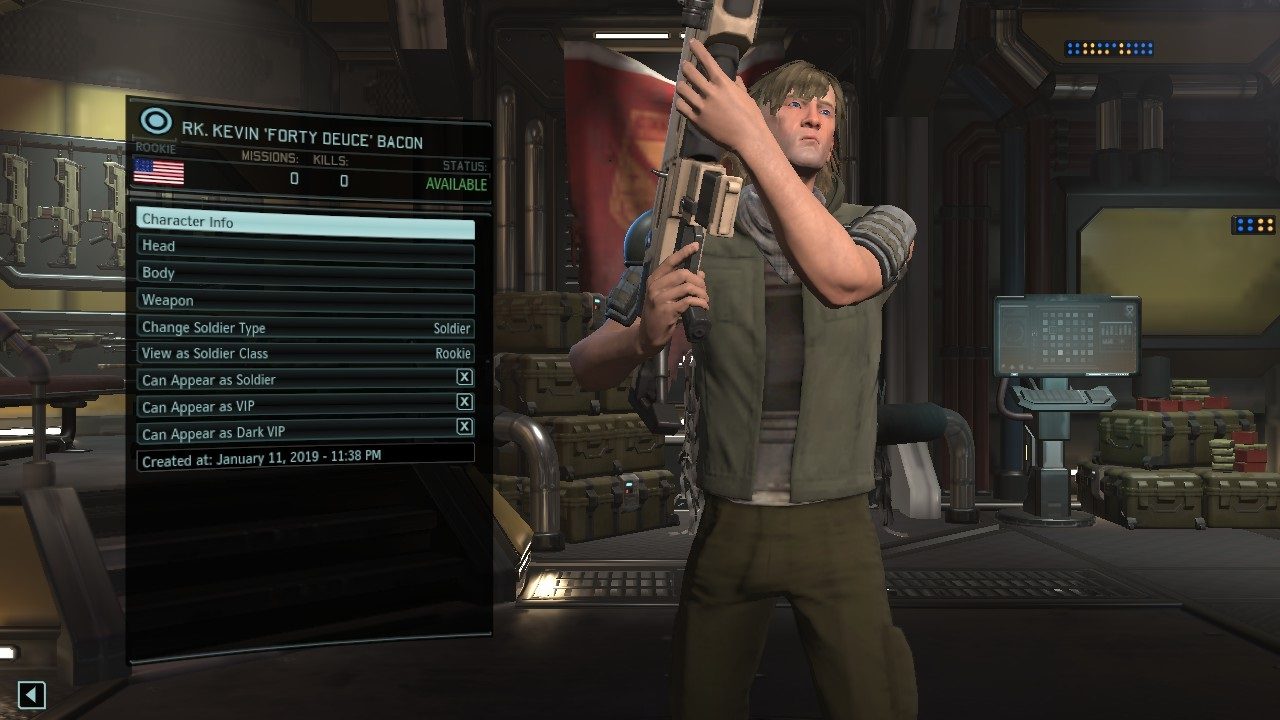Open the Character Info section
This screenshot has height=720, width=1280.
click(x=300, y=221)
